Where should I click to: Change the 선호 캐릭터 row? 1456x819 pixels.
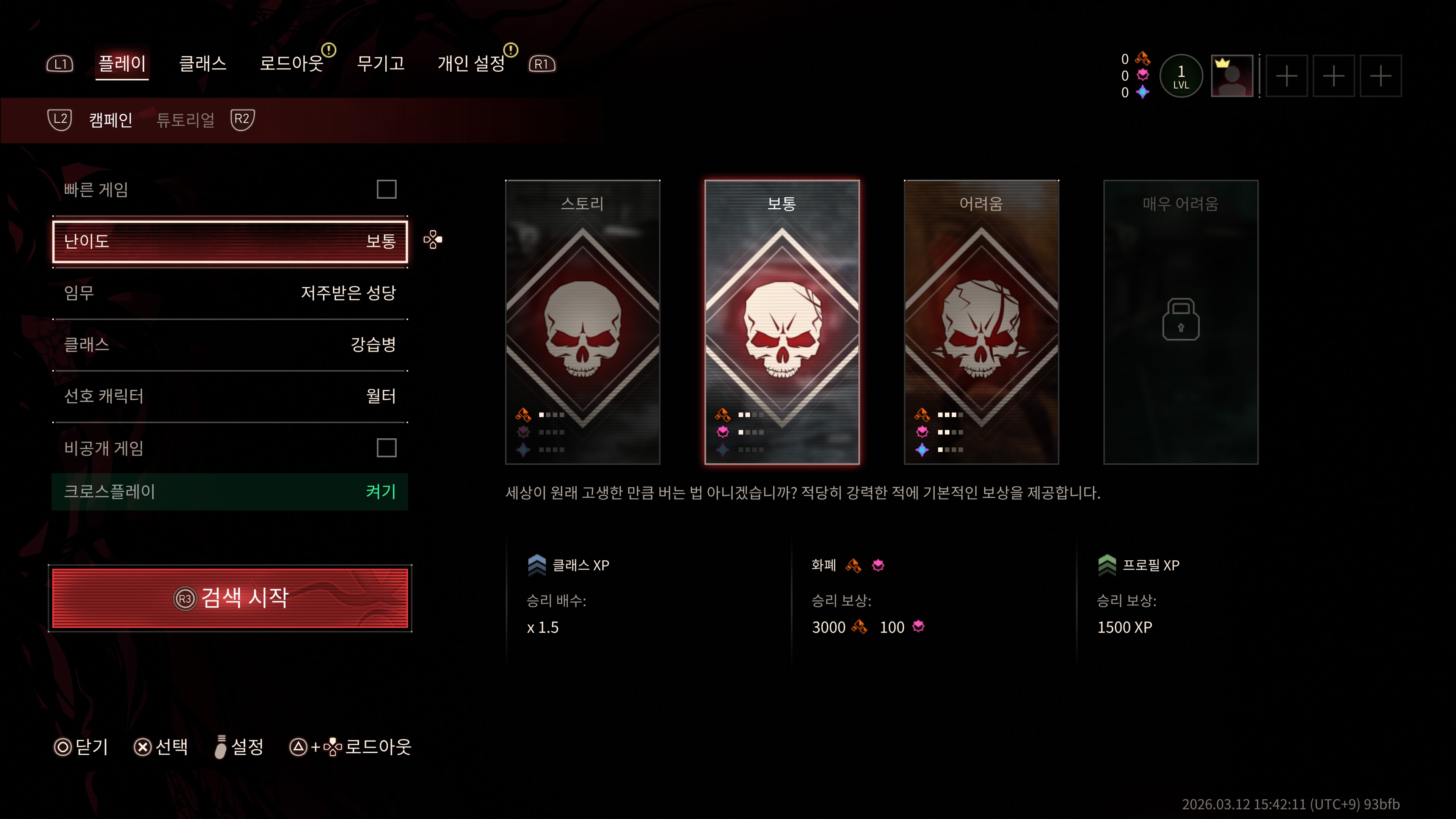coord(229,395)
